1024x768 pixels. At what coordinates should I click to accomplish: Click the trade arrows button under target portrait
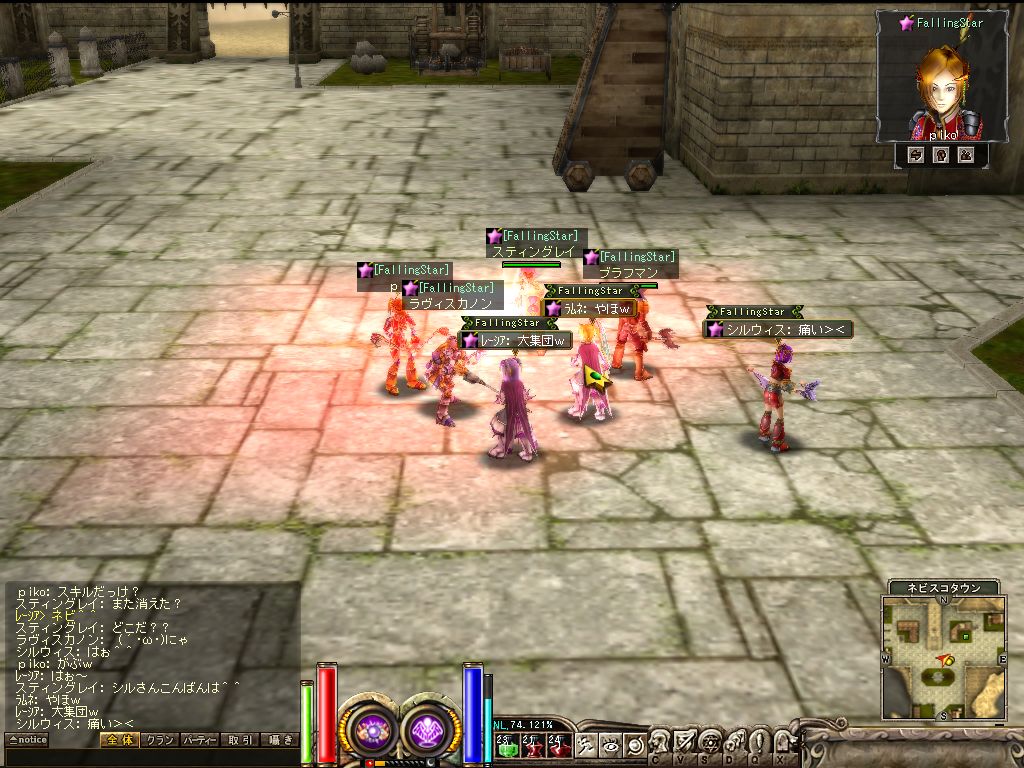click(x=916, y=155)
